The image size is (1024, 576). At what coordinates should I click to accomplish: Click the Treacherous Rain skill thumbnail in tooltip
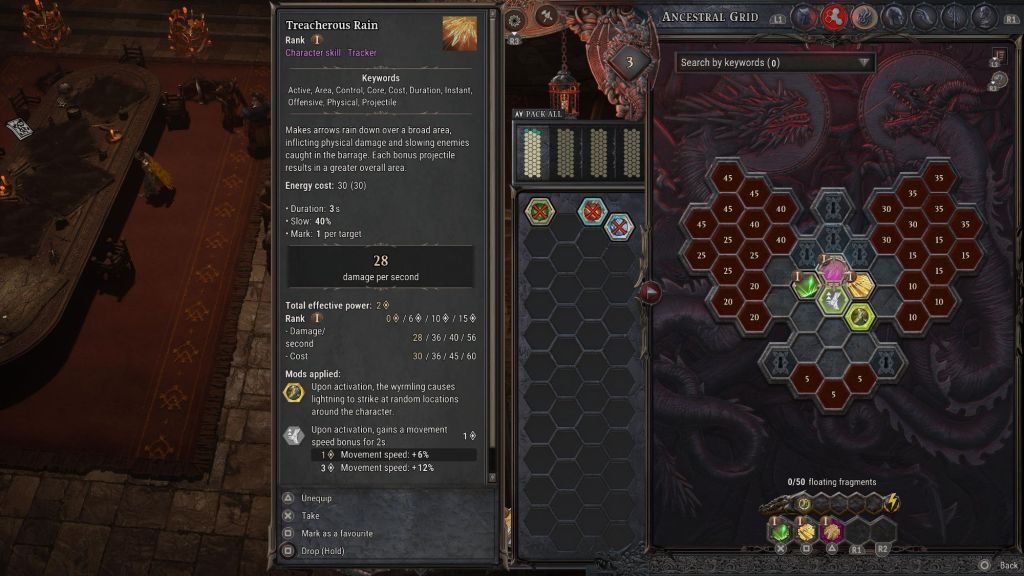point(460,33)
